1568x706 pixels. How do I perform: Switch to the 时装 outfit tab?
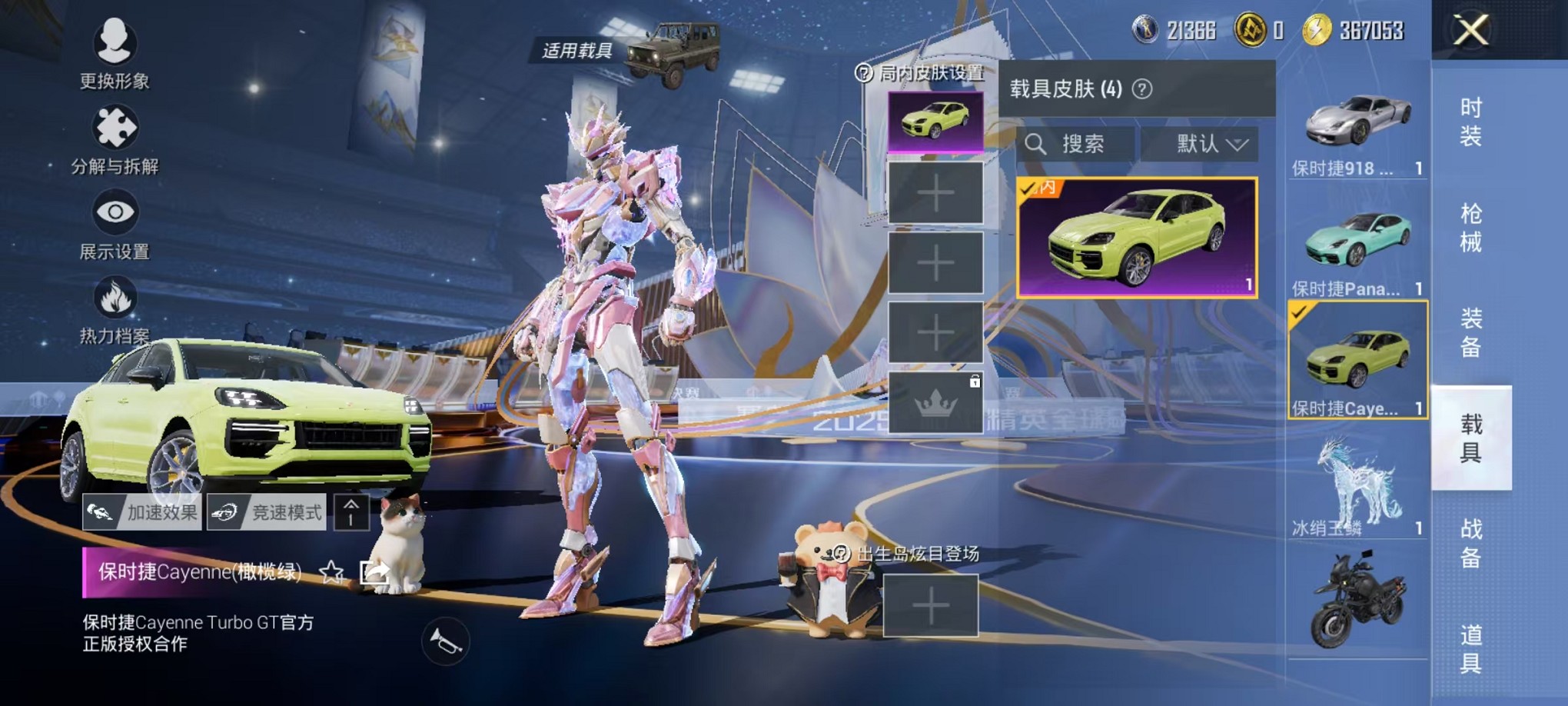(1467, 131)
